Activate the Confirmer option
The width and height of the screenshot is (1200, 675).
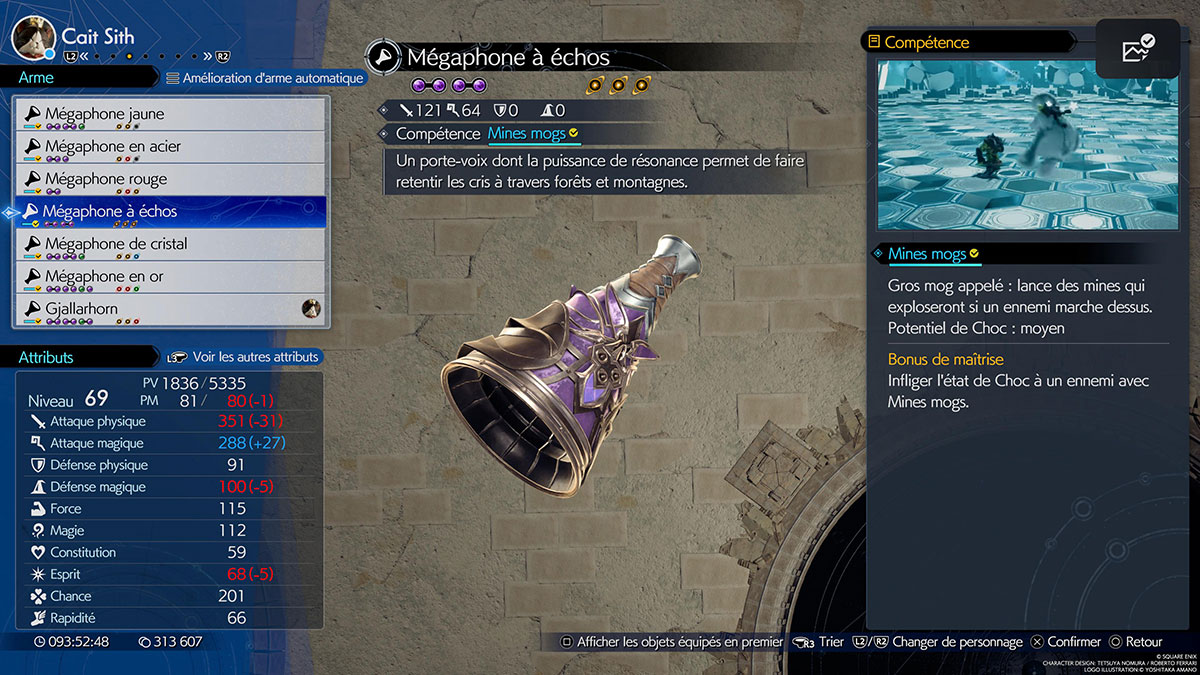(x=1066, y=642)
